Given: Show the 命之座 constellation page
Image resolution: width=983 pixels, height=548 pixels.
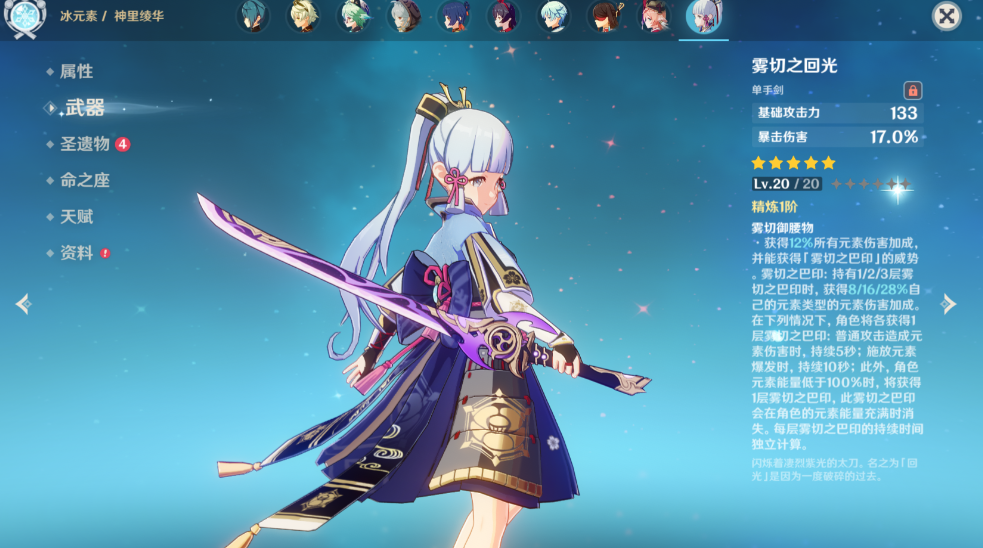Looking at the screenshot, I should [x=84, y=180].
